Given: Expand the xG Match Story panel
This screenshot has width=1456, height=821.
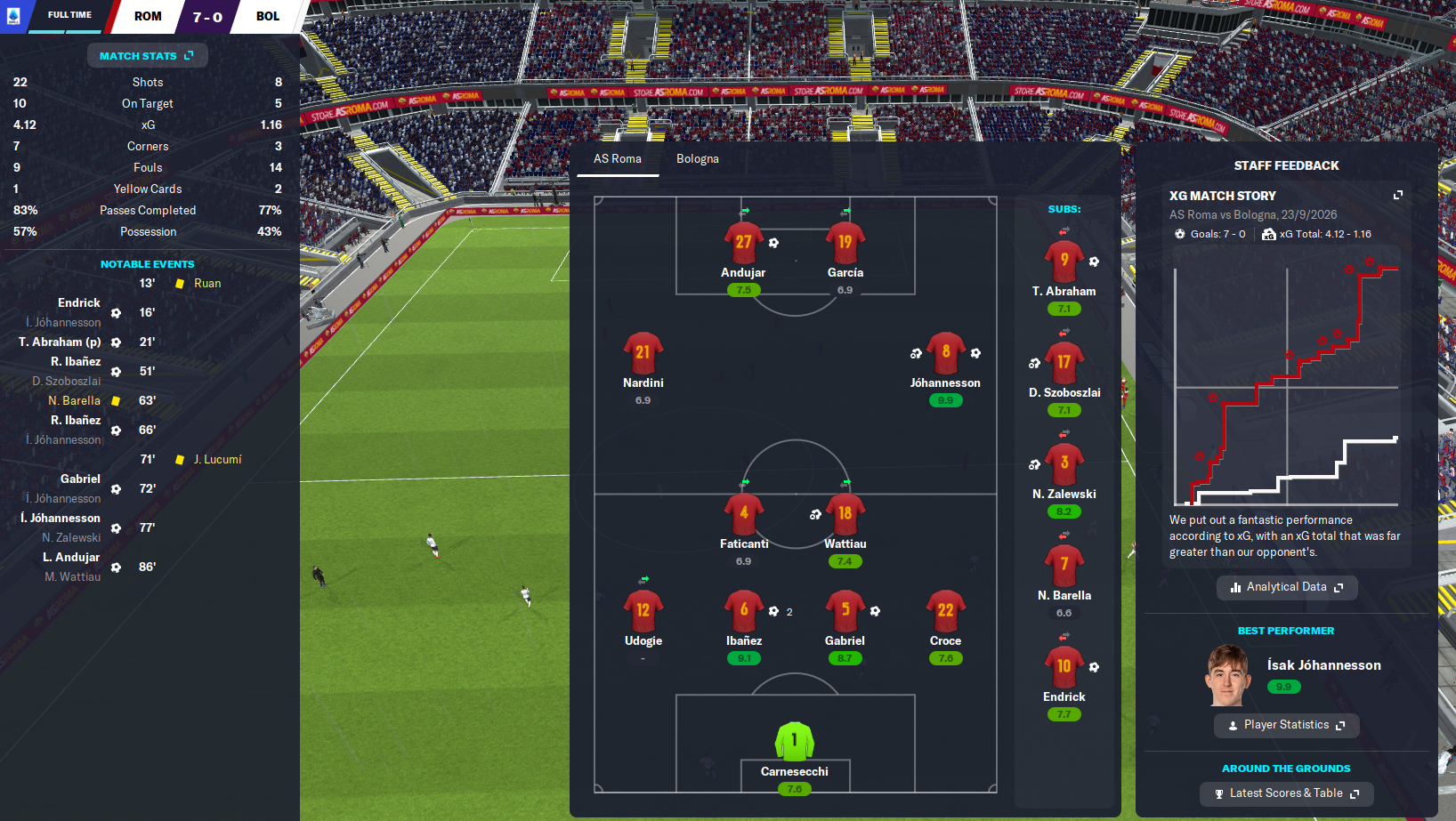Looking at the screenshot, I should tap(1397, 196).
